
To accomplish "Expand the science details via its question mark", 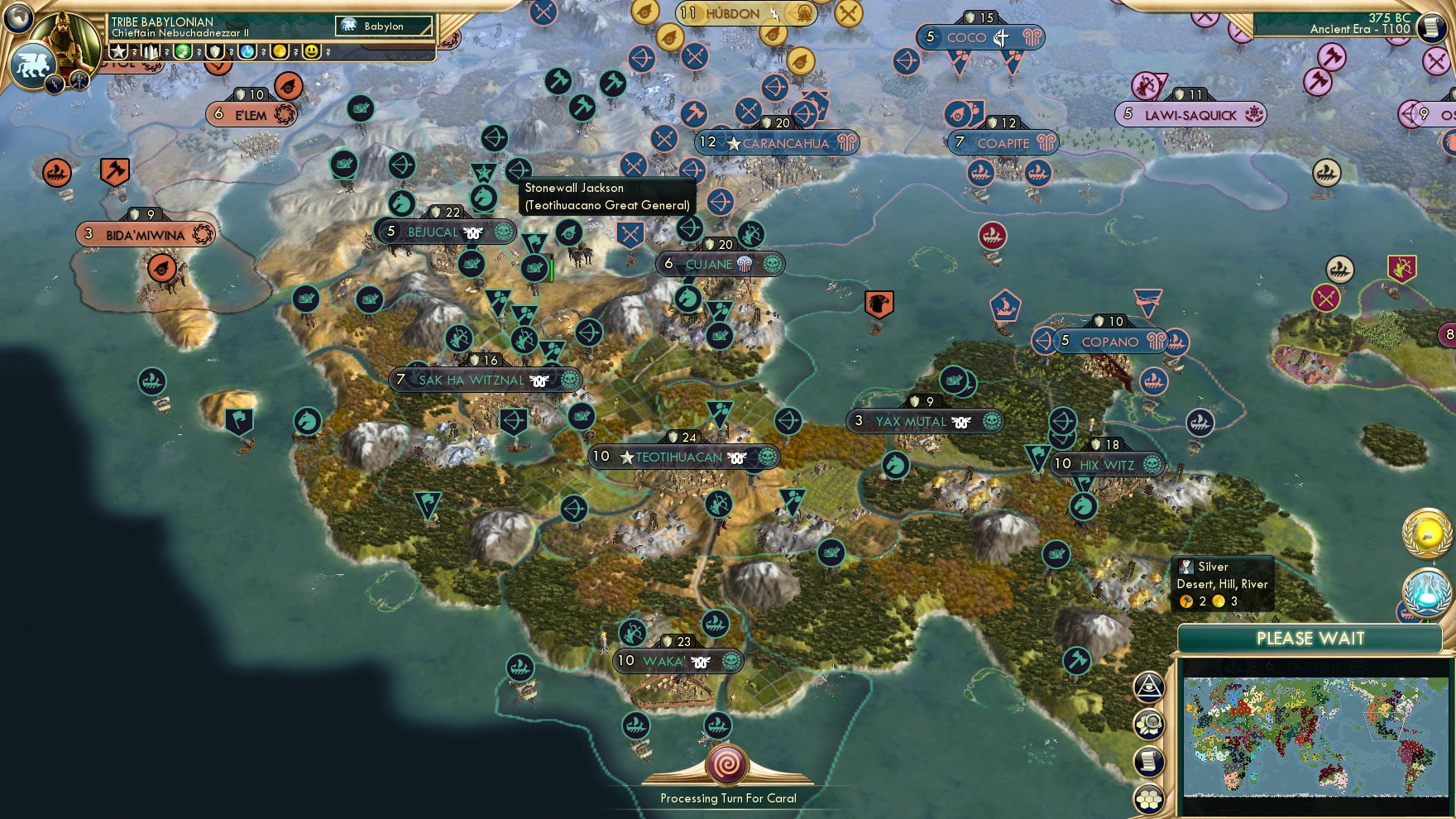I will pos(263,51).
